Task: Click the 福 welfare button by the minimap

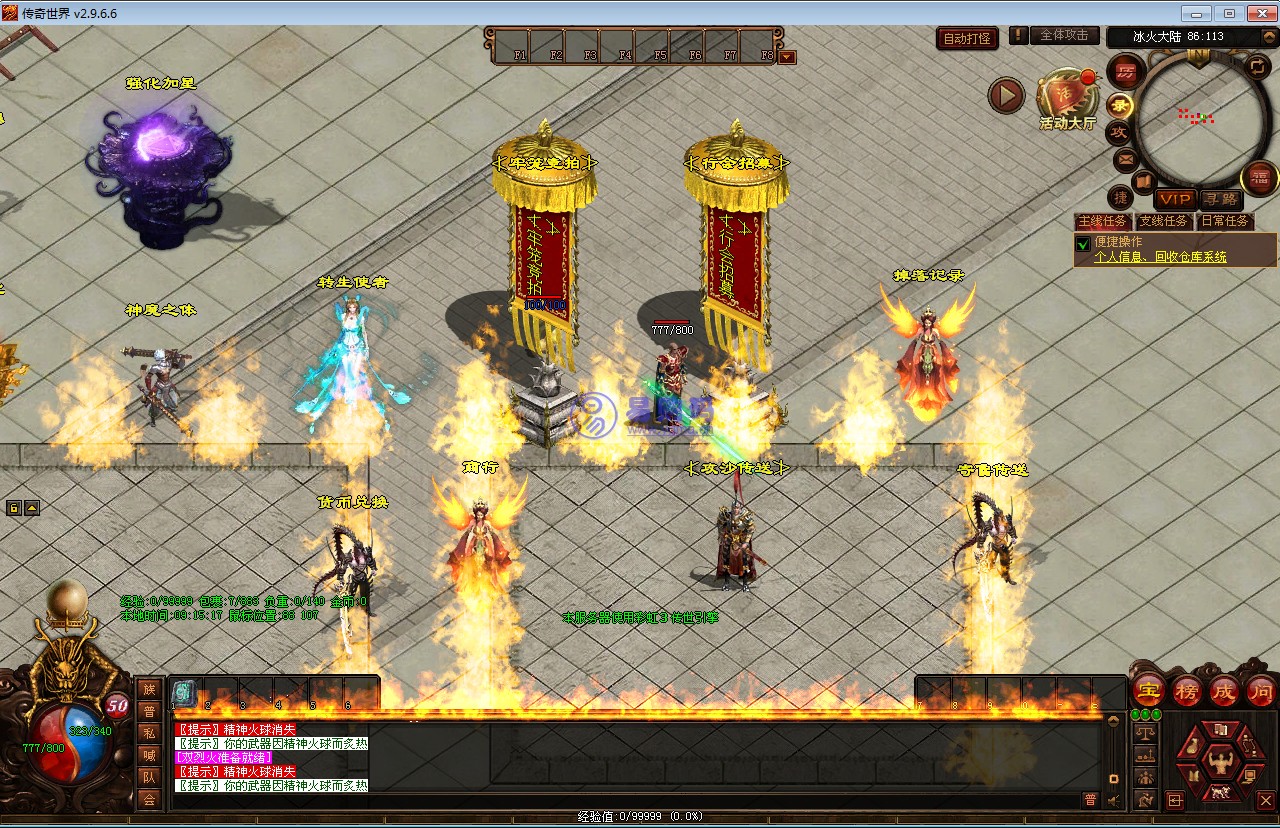Action: pos(1259,179)
